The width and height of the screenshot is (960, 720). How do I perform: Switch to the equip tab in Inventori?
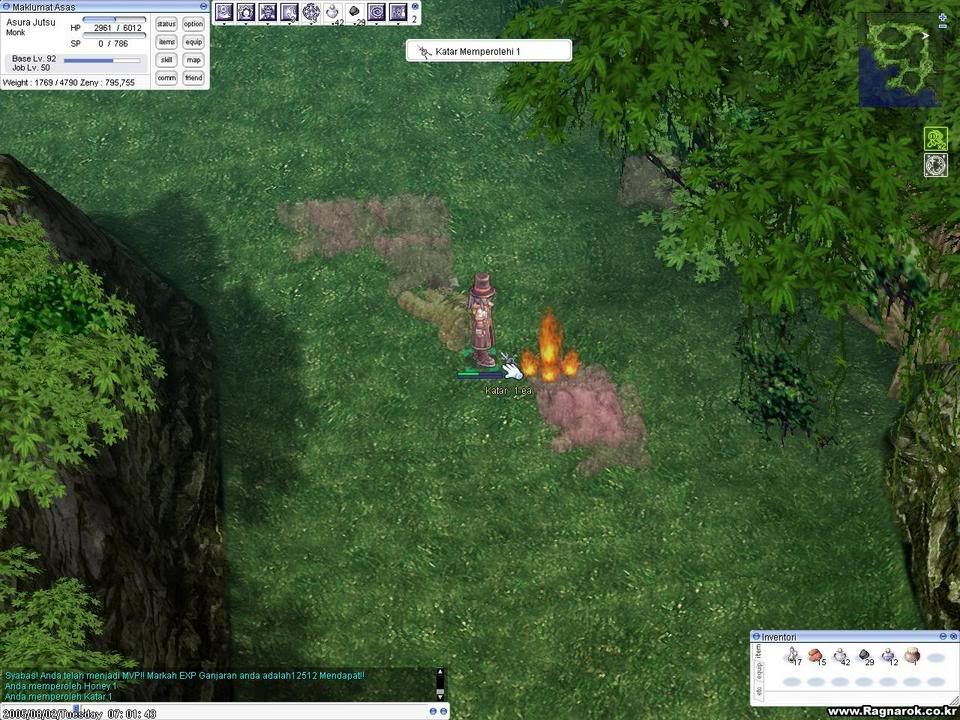[x=758, y=671]
